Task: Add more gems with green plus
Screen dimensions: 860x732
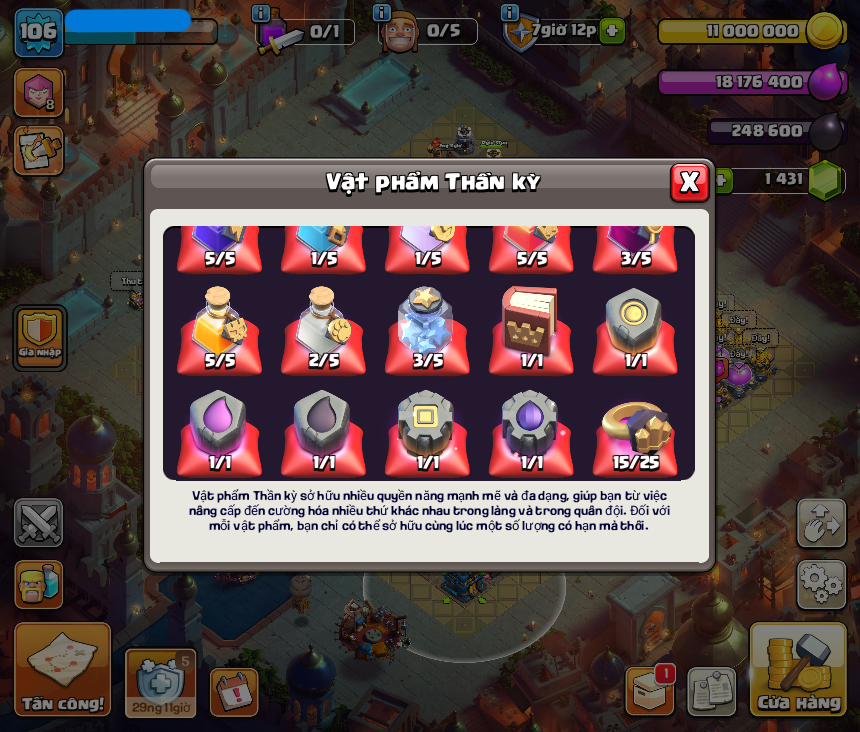Action: (721, 180)
